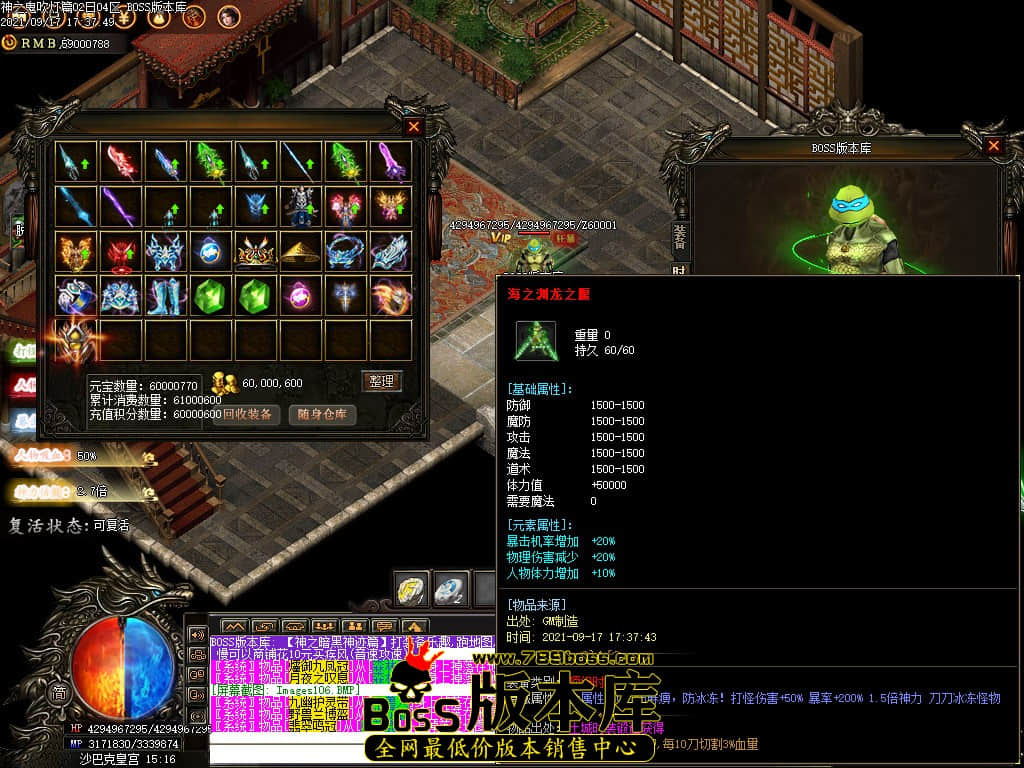The height and width of the screenshot is (768, 1024).
Task: Close the bag inventory window
Action: [x=414, y=127]
